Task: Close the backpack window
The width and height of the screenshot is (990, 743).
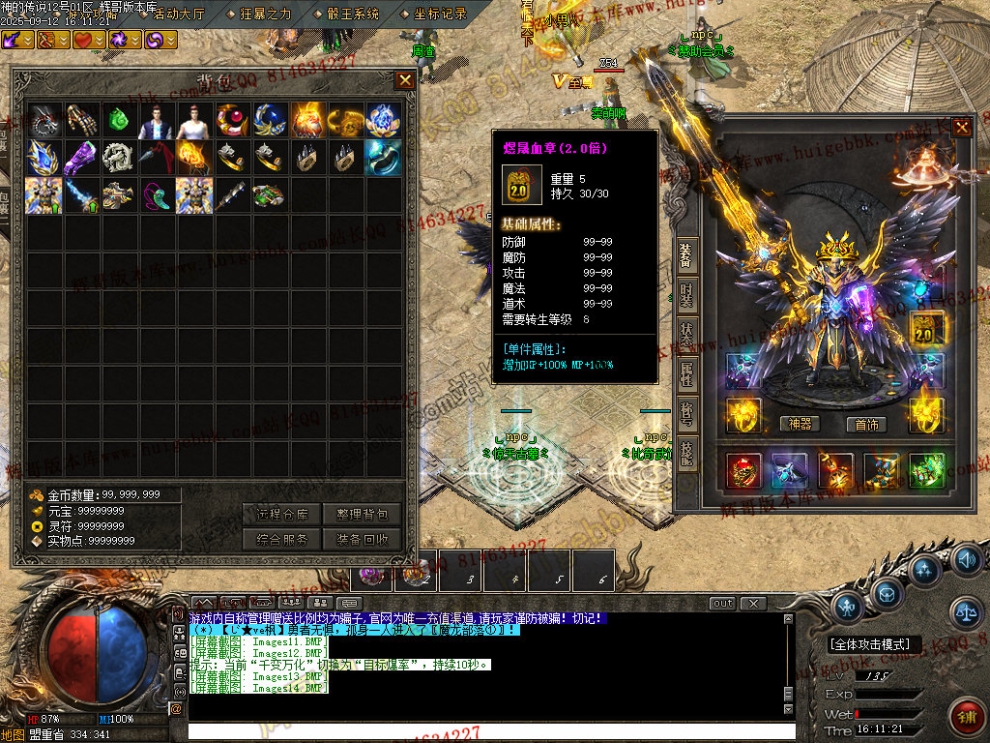Action: [405, 80]
